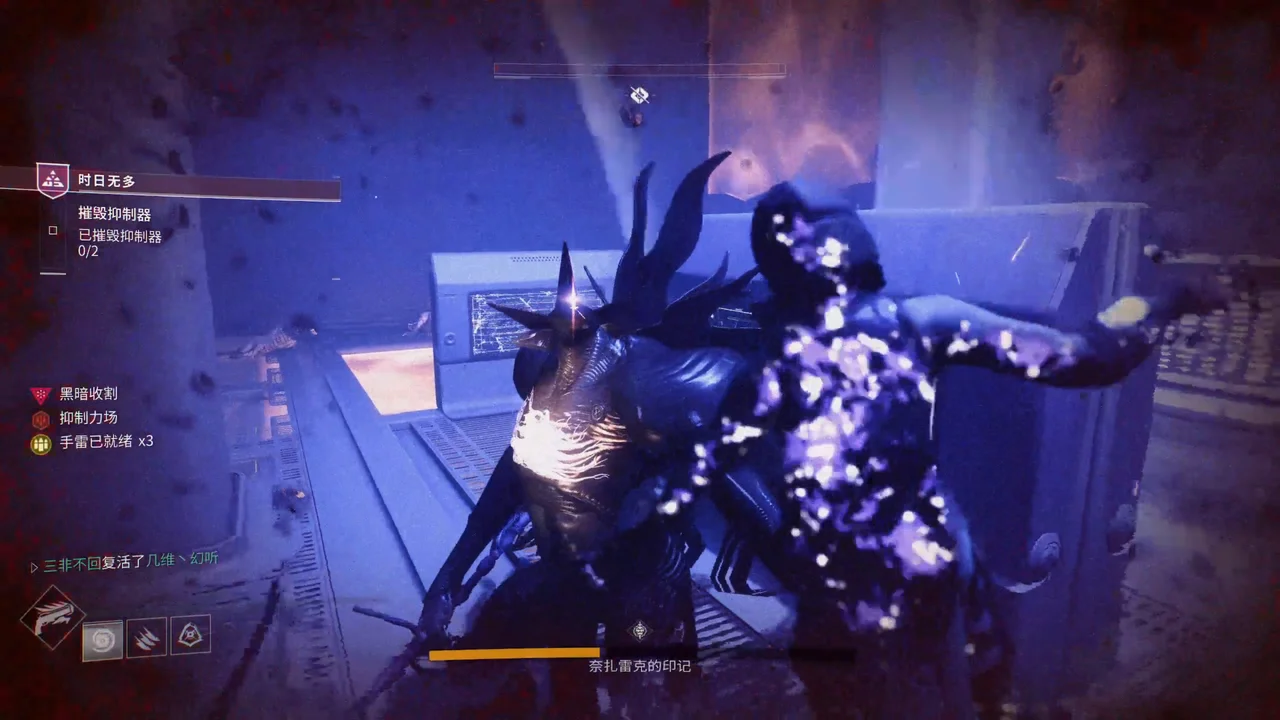This screenshot has width=1280, height=720.
Task: Select the diamond hand cannon weapon icon
Action: [51, 617]
